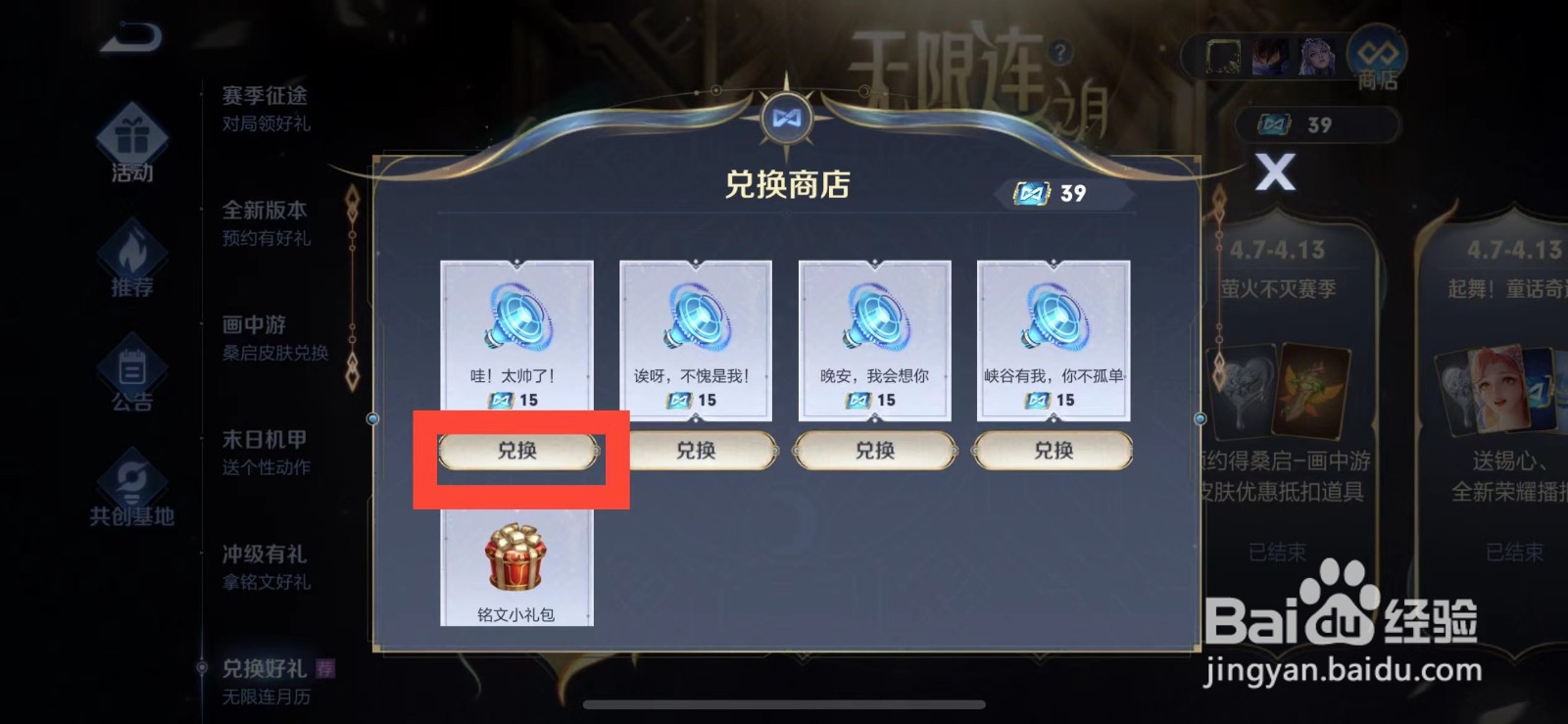Select the 峡谷有我，你不孤单 item card
This screenshot has width=1568, height=724.
[1053, 338]
